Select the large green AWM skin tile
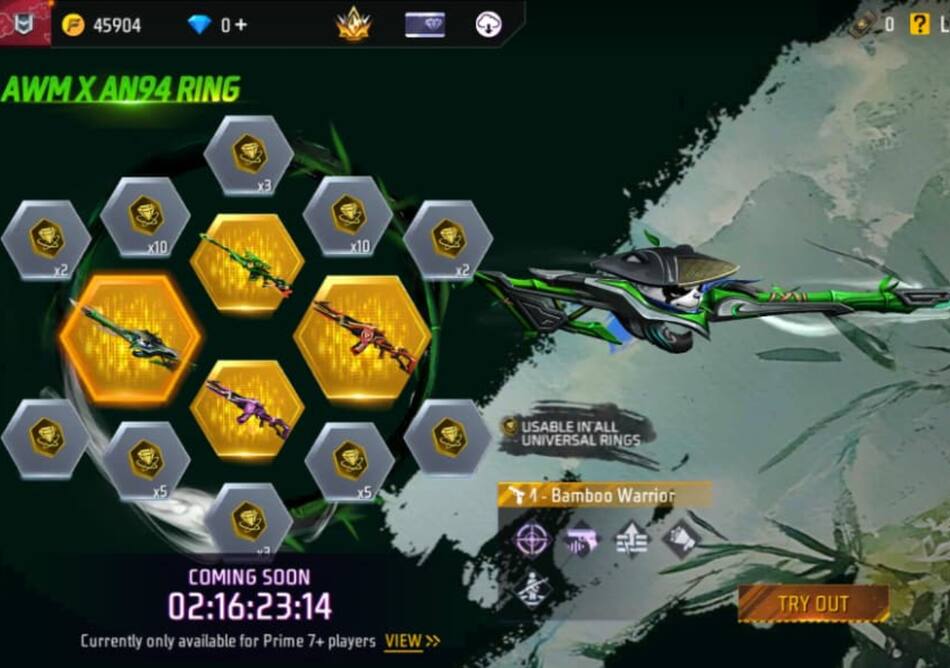The width and height of the screenshot is (950, 668). 130,339
